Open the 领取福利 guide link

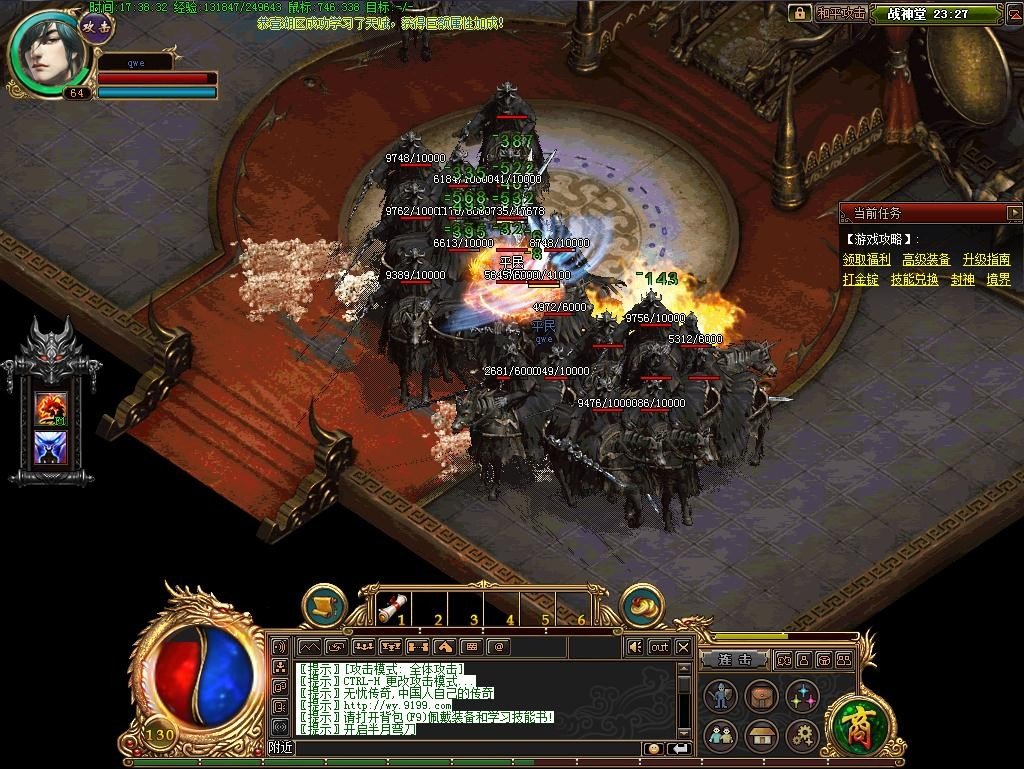click(x=866, y=260)
